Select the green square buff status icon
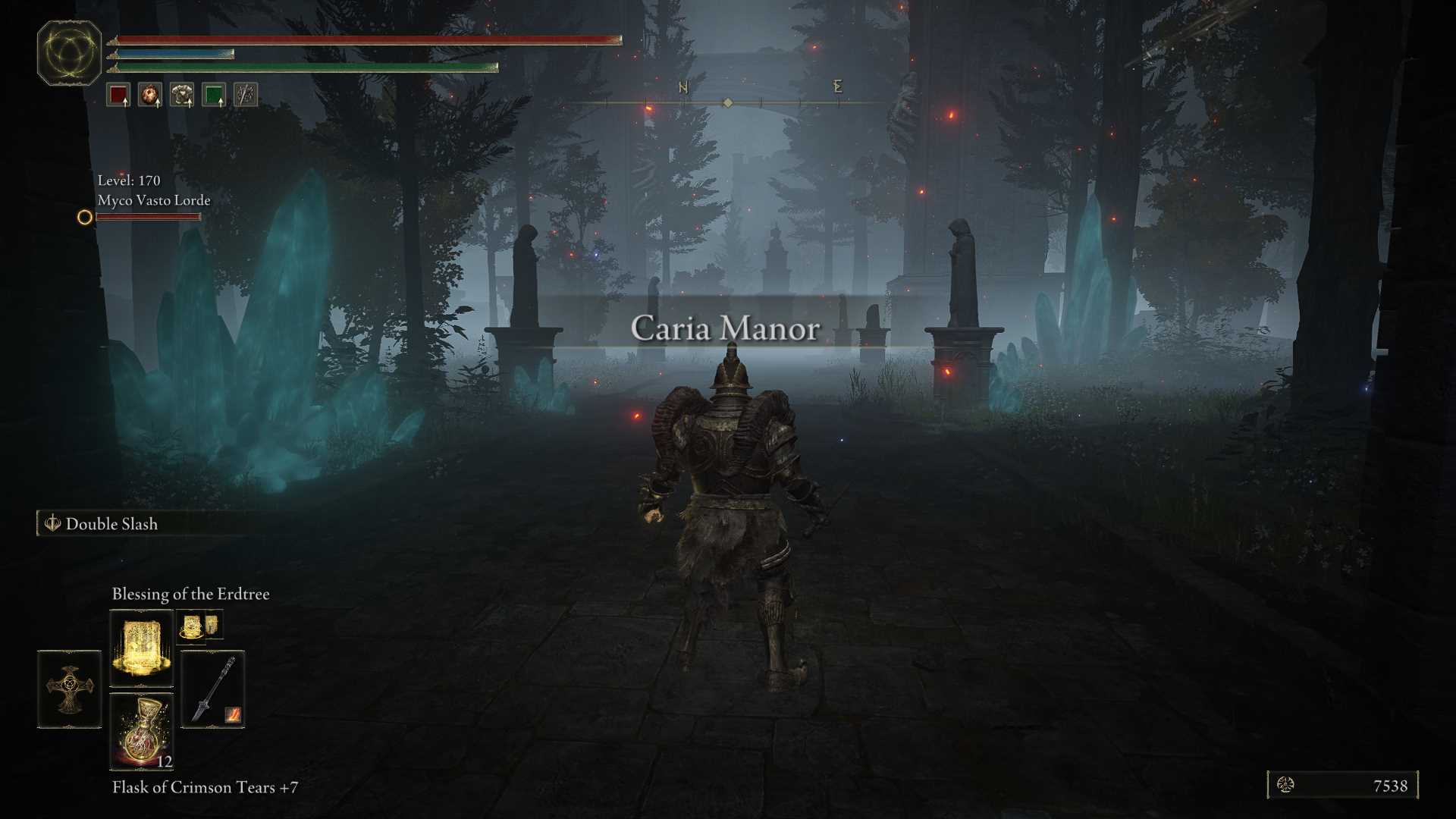This screenshot has width=1456, height=819. tap(214, 95)
